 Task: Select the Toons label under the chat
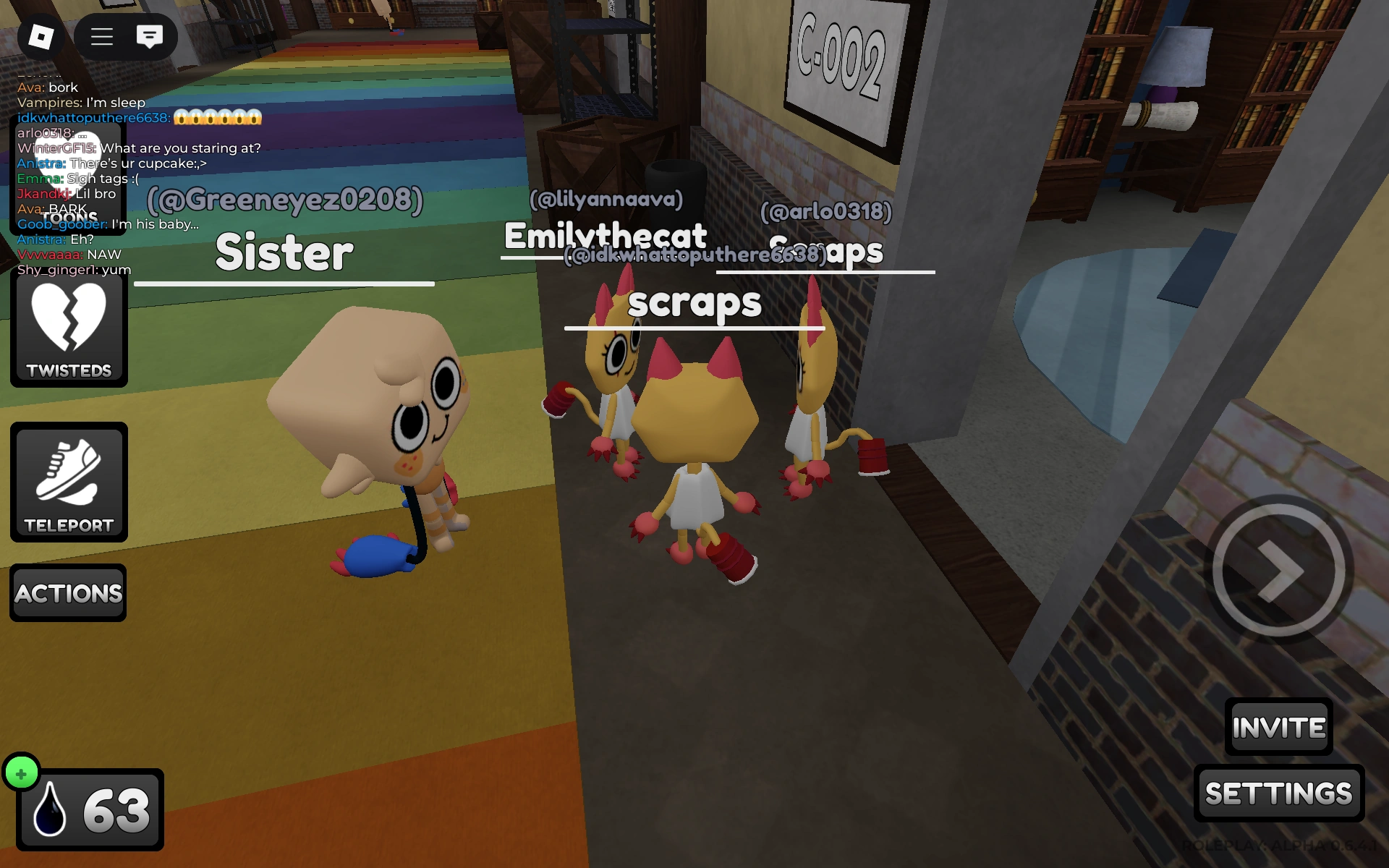pos(70,218)
